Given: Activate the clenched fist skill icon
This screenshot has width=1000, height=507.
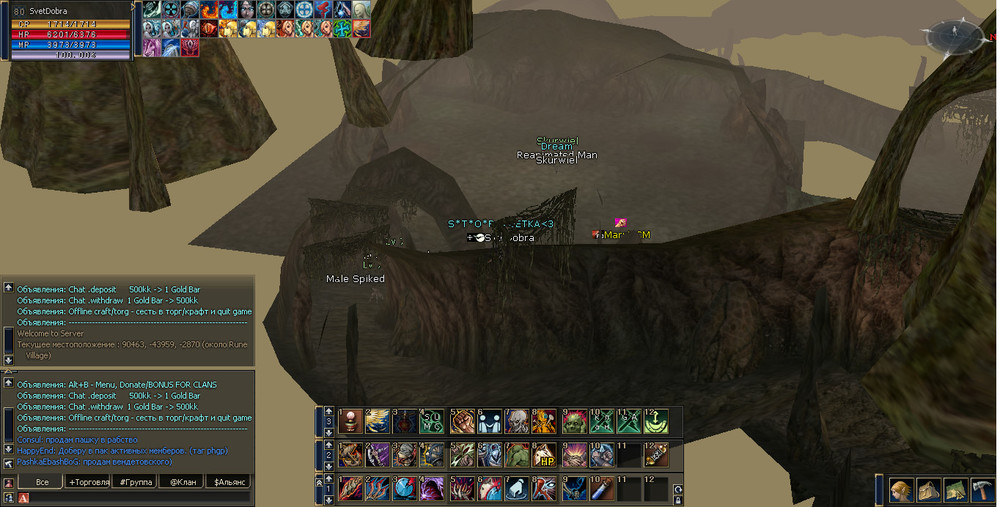Looking at the screenshot, I should 462,421.
